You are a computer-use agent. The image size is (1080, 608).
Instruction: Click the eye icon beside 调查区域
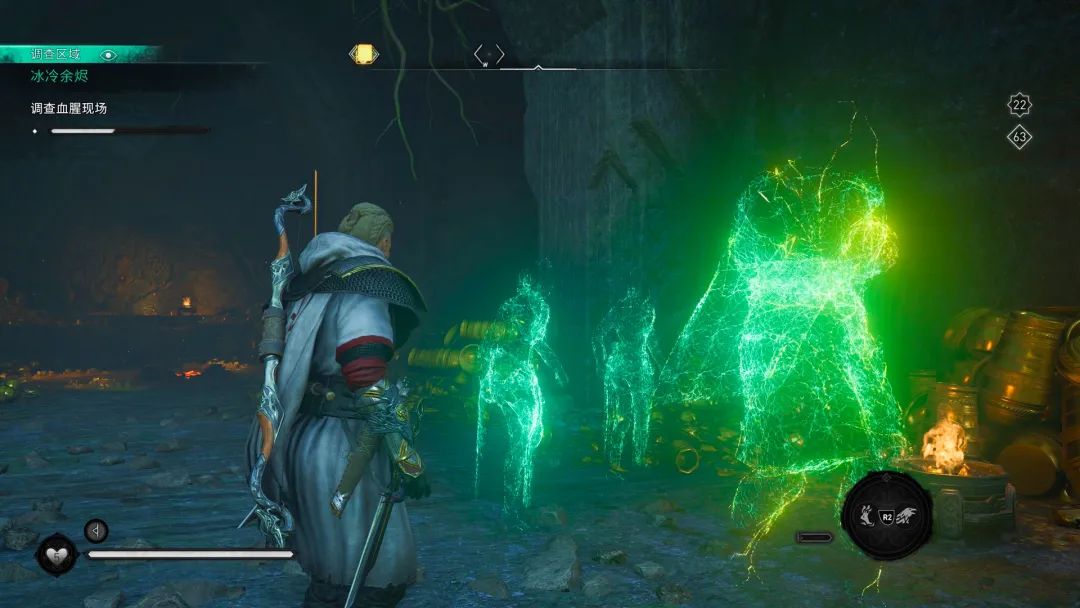[109, 55]
